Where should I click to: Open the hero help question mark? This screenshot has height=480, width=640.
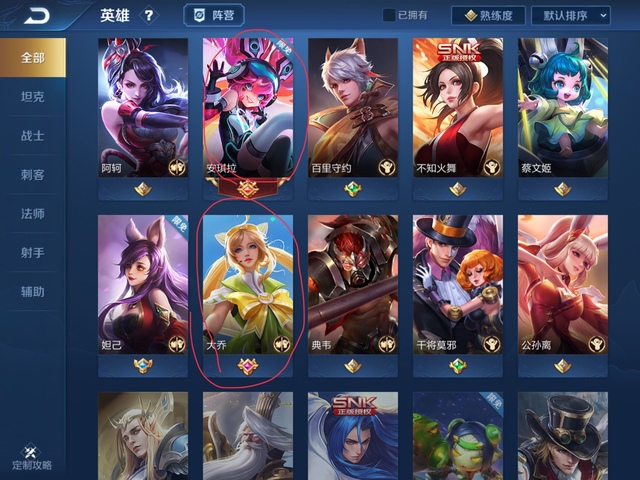coord(150,16)
